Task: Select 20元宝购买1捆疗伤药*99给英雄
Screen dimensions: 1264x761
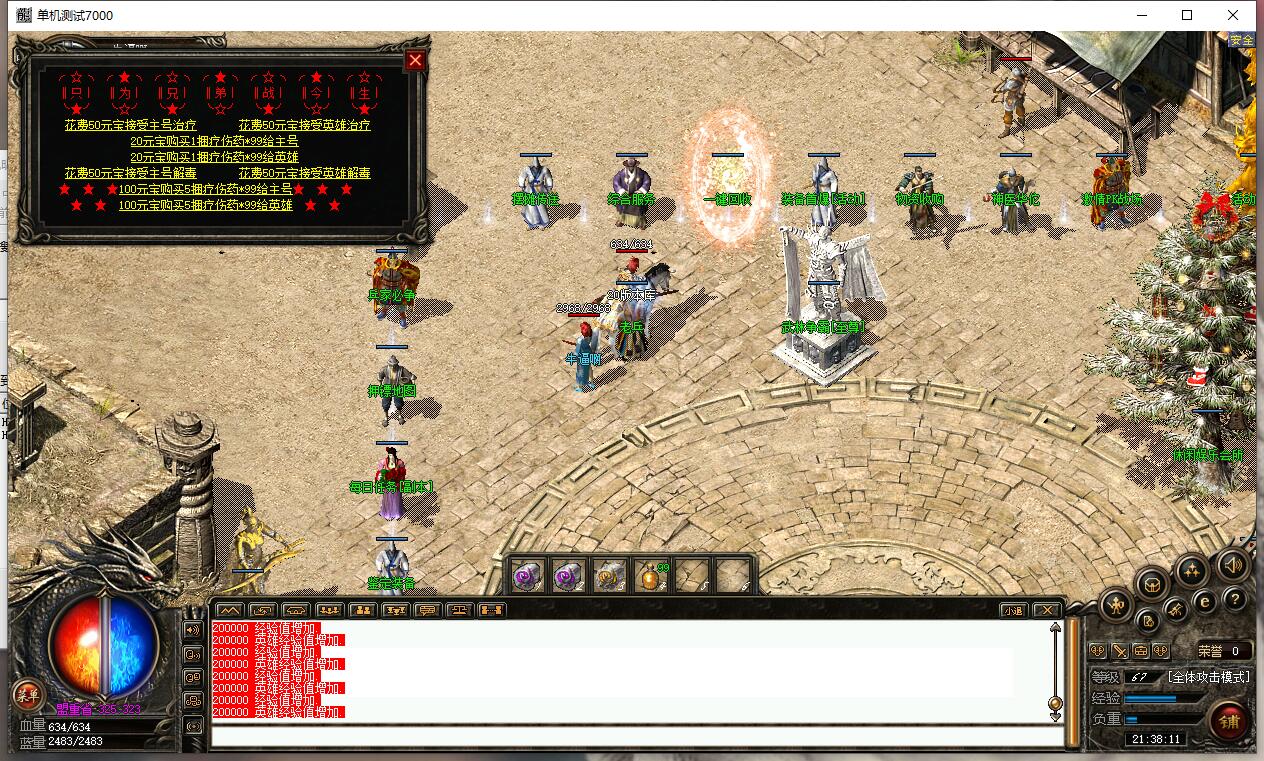Action: [214, 157]
